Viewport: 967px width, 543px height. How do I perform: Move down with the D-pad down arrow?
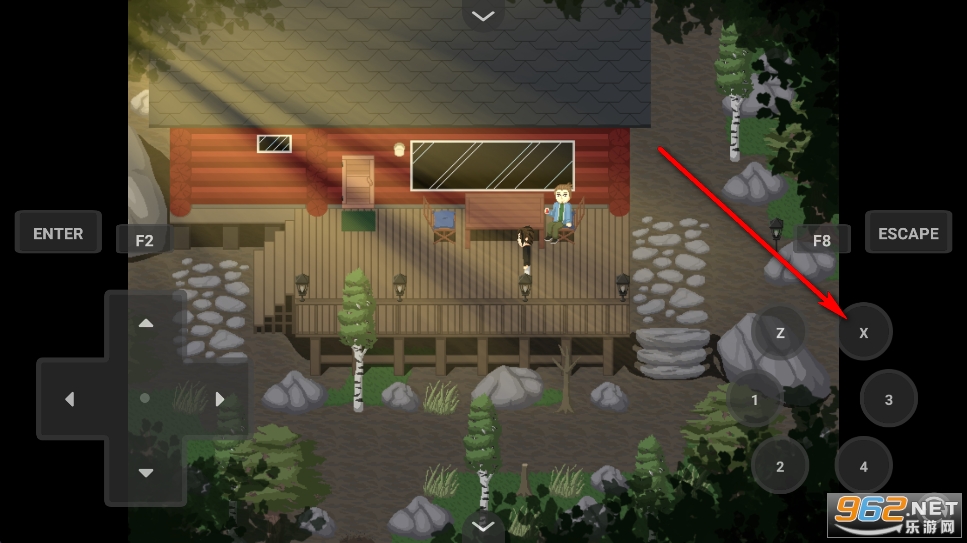pyautogui.click(x=146, y=473)
